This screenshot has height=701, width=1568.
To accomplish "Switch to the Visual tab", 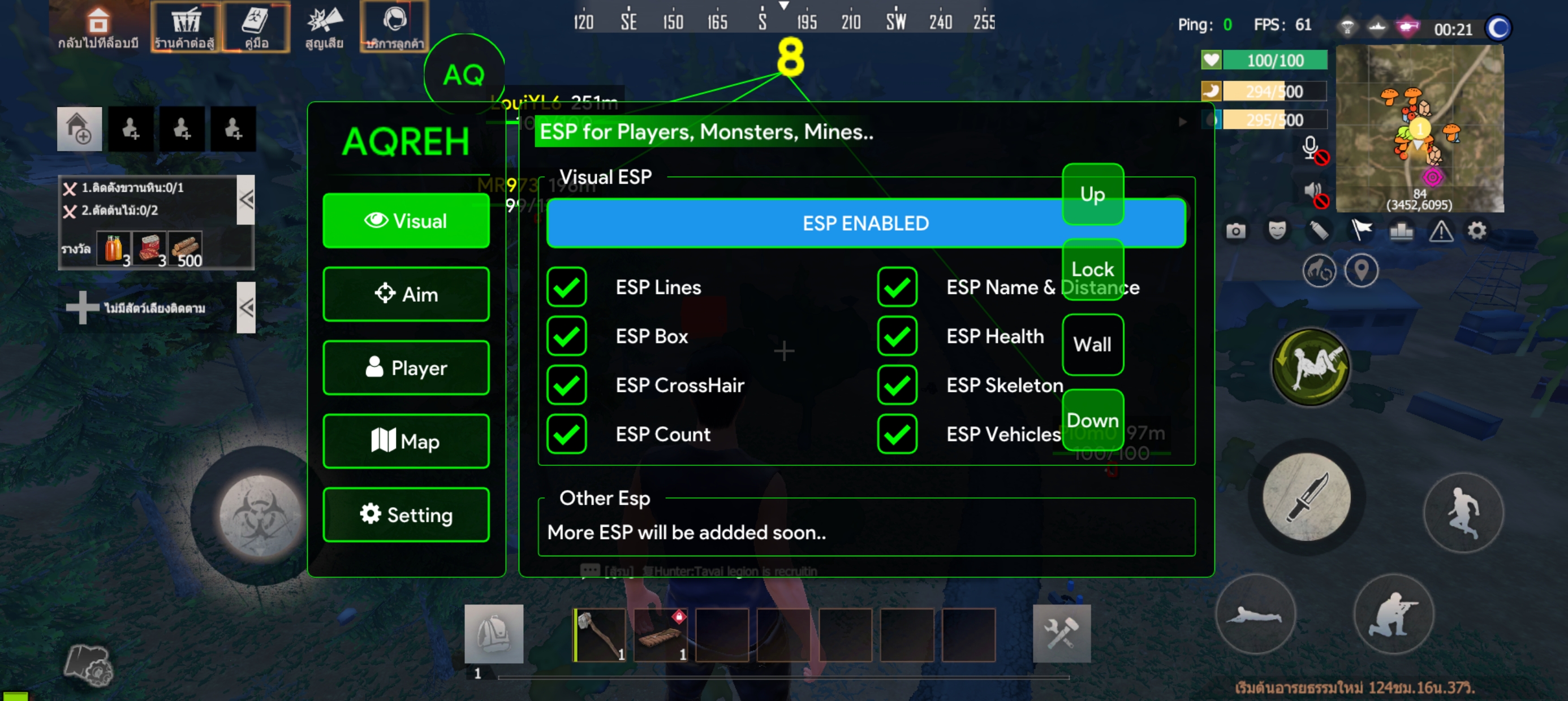I will tap(406, 221).
